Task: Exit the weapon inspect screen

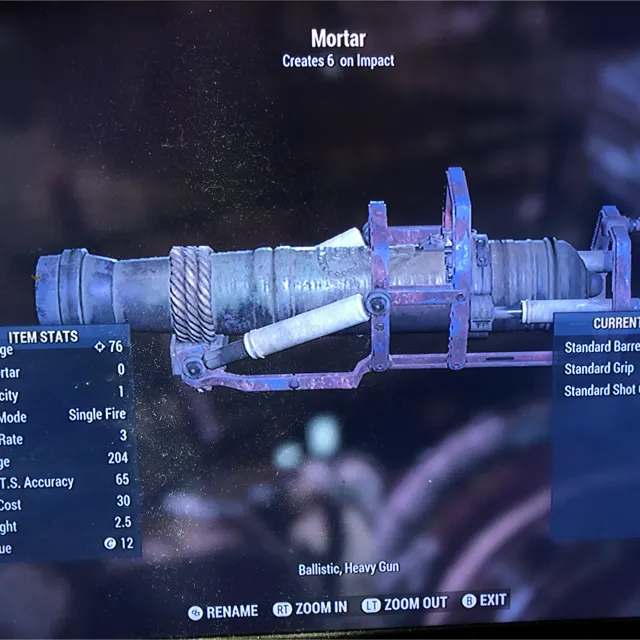Action: point(484,601)
